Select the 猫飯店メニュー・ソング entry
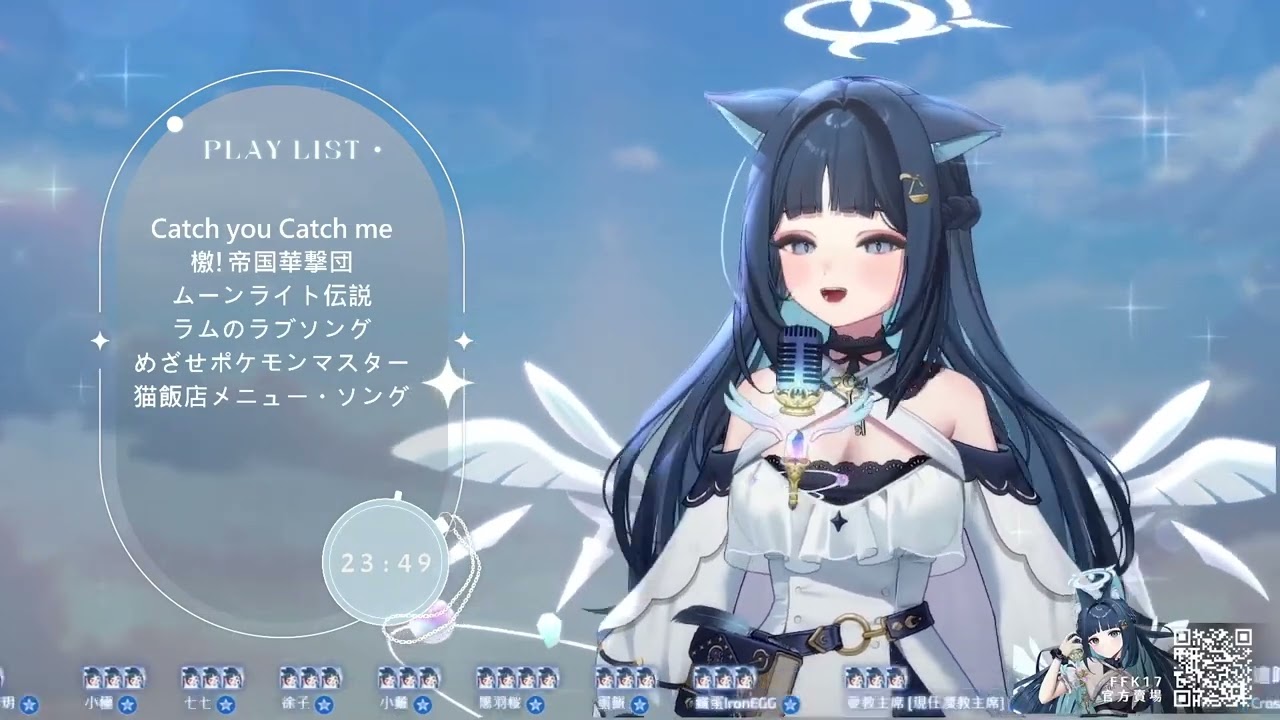This screenshot has width=1280, height=720. pos(271,396)
